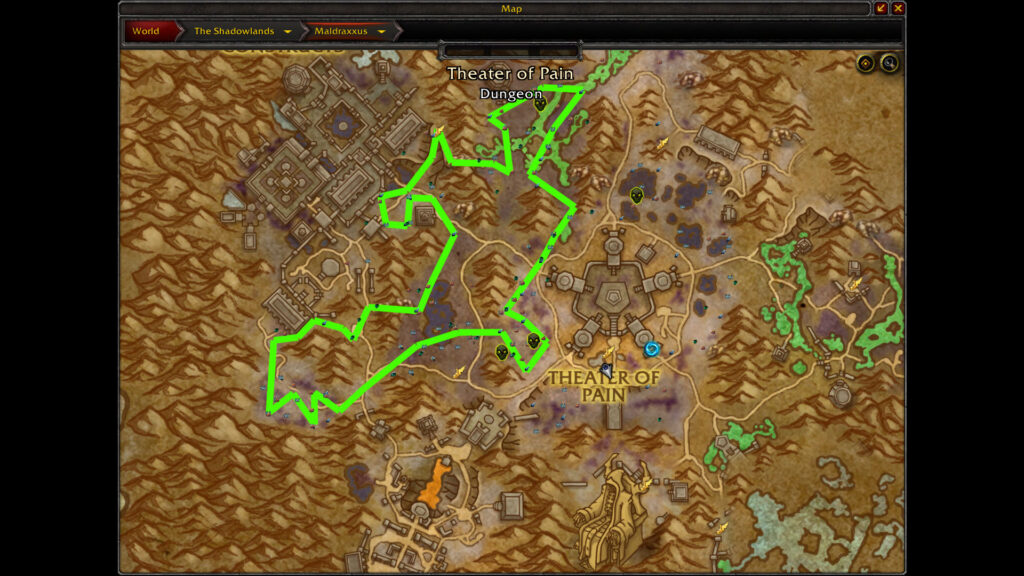Open the magnifying glass map filter
This screenshot has width=1024, height=576.
click(888, 64)
